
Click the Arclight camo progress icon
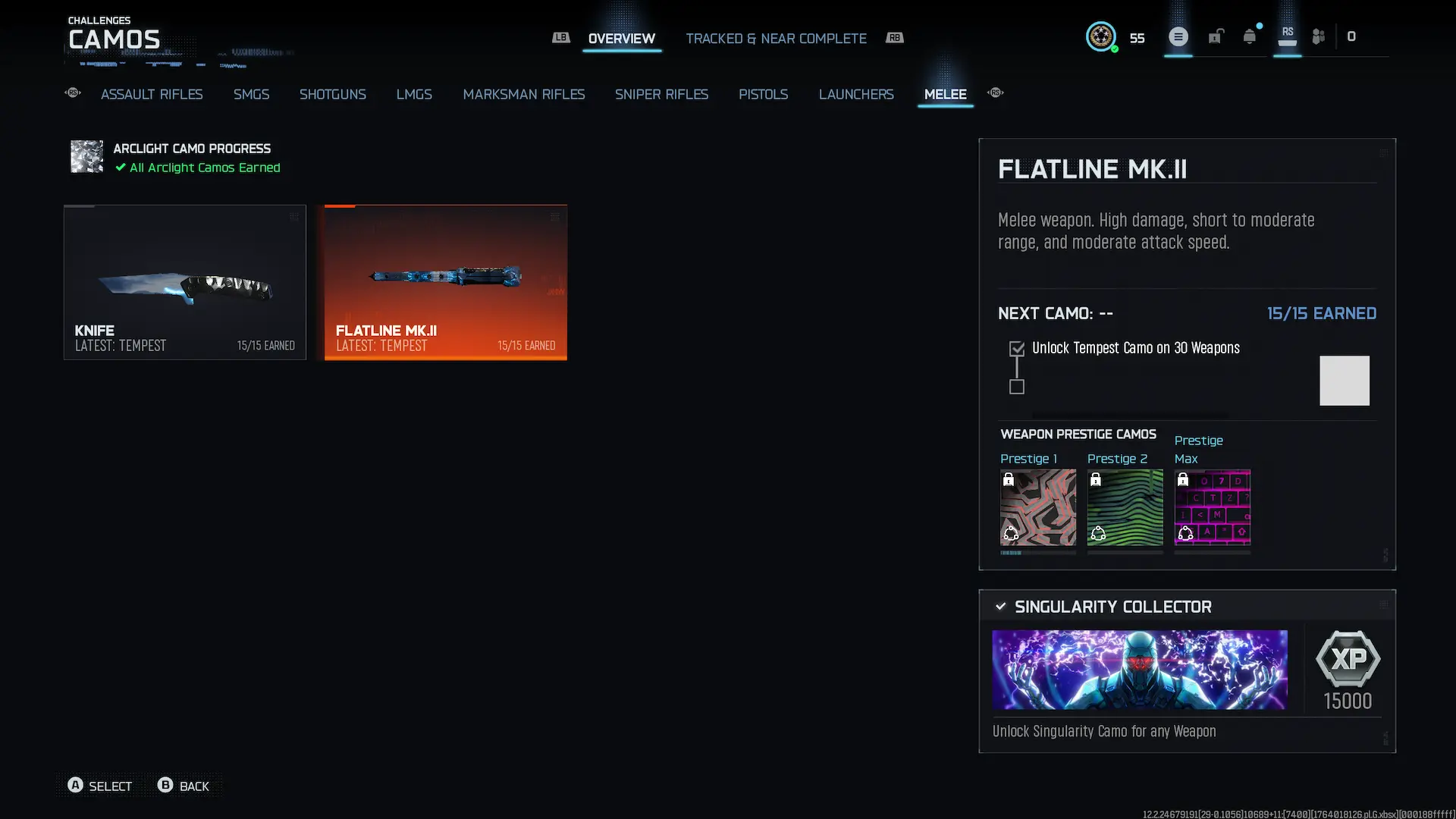[x=86, y=157]
